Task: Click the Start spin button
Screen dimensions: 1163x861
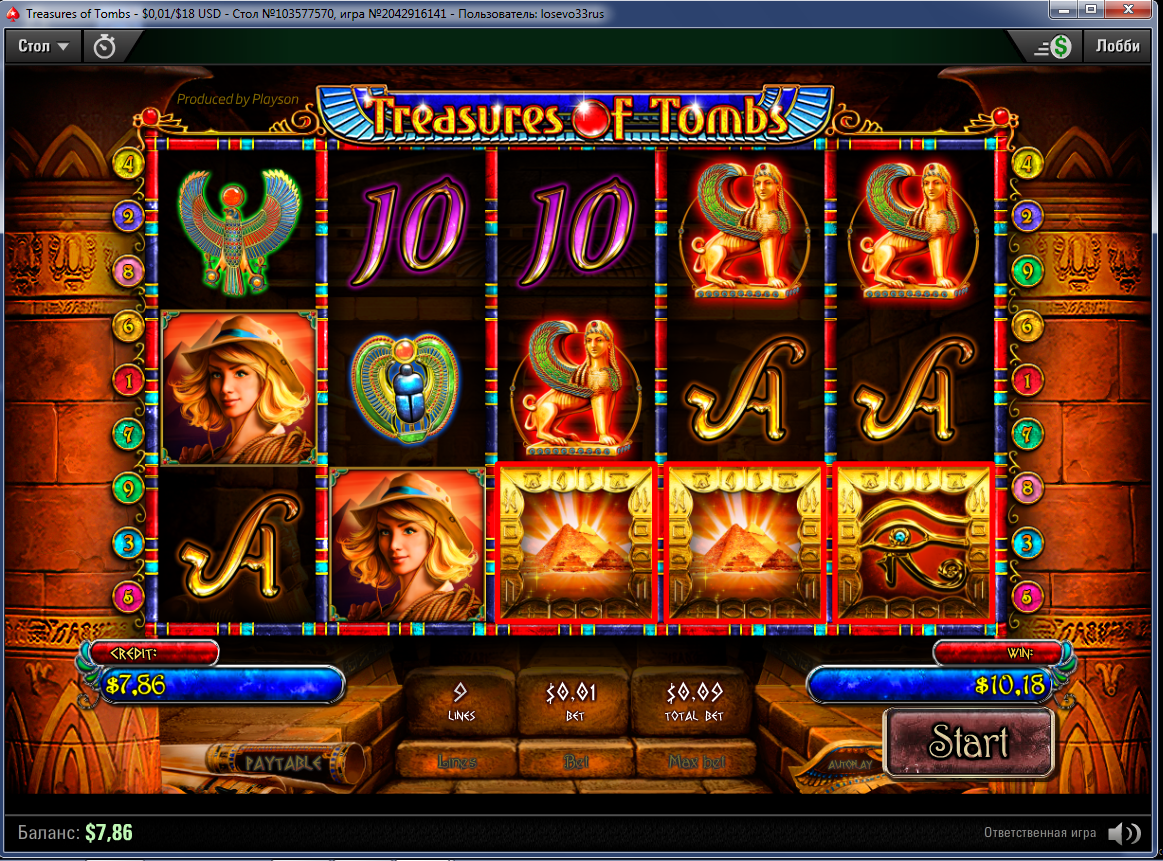Action: (969, 743)
